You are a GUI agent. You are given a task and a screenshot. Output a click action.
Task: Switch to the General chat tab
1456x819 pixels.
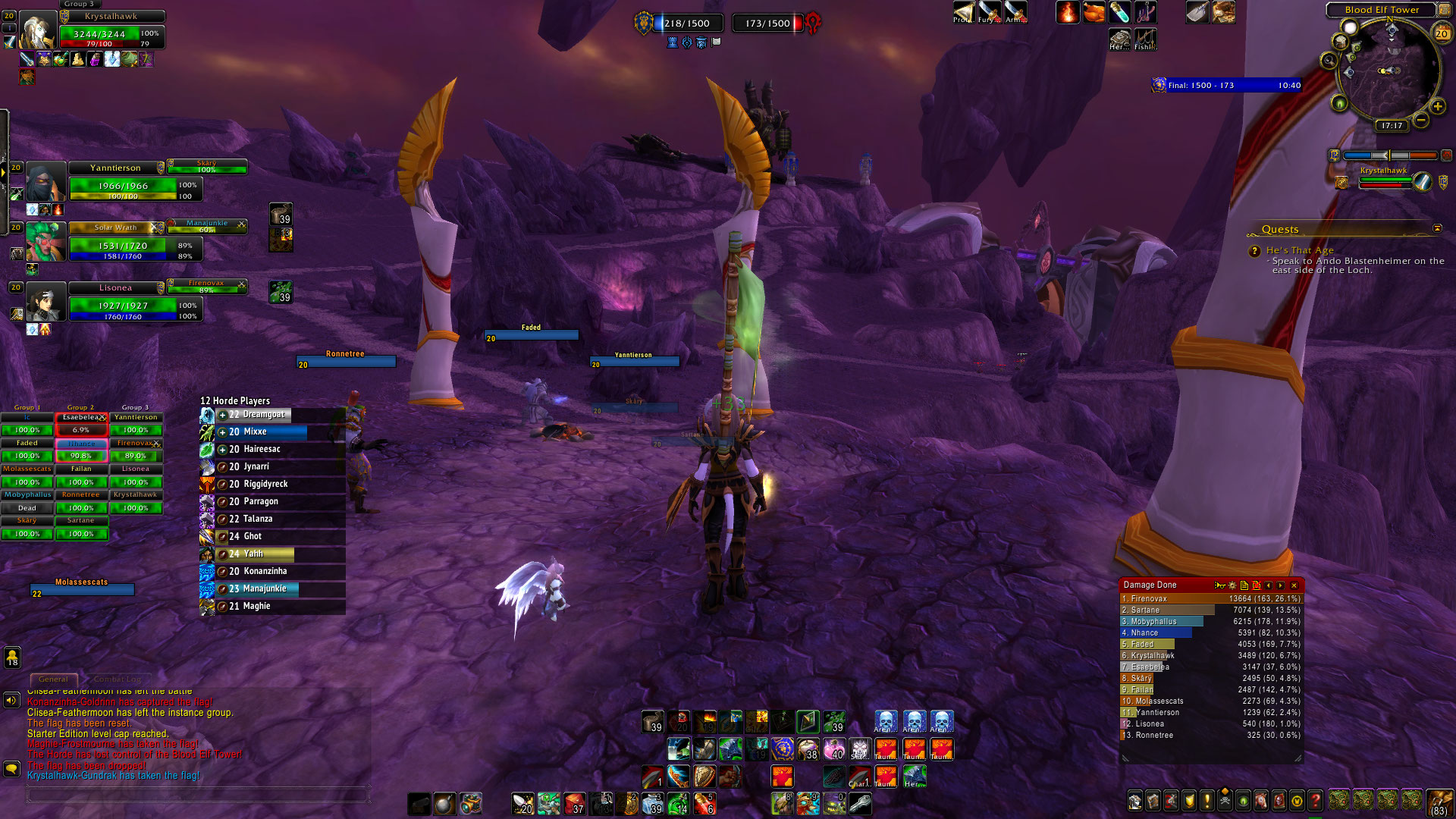[53, 679]
